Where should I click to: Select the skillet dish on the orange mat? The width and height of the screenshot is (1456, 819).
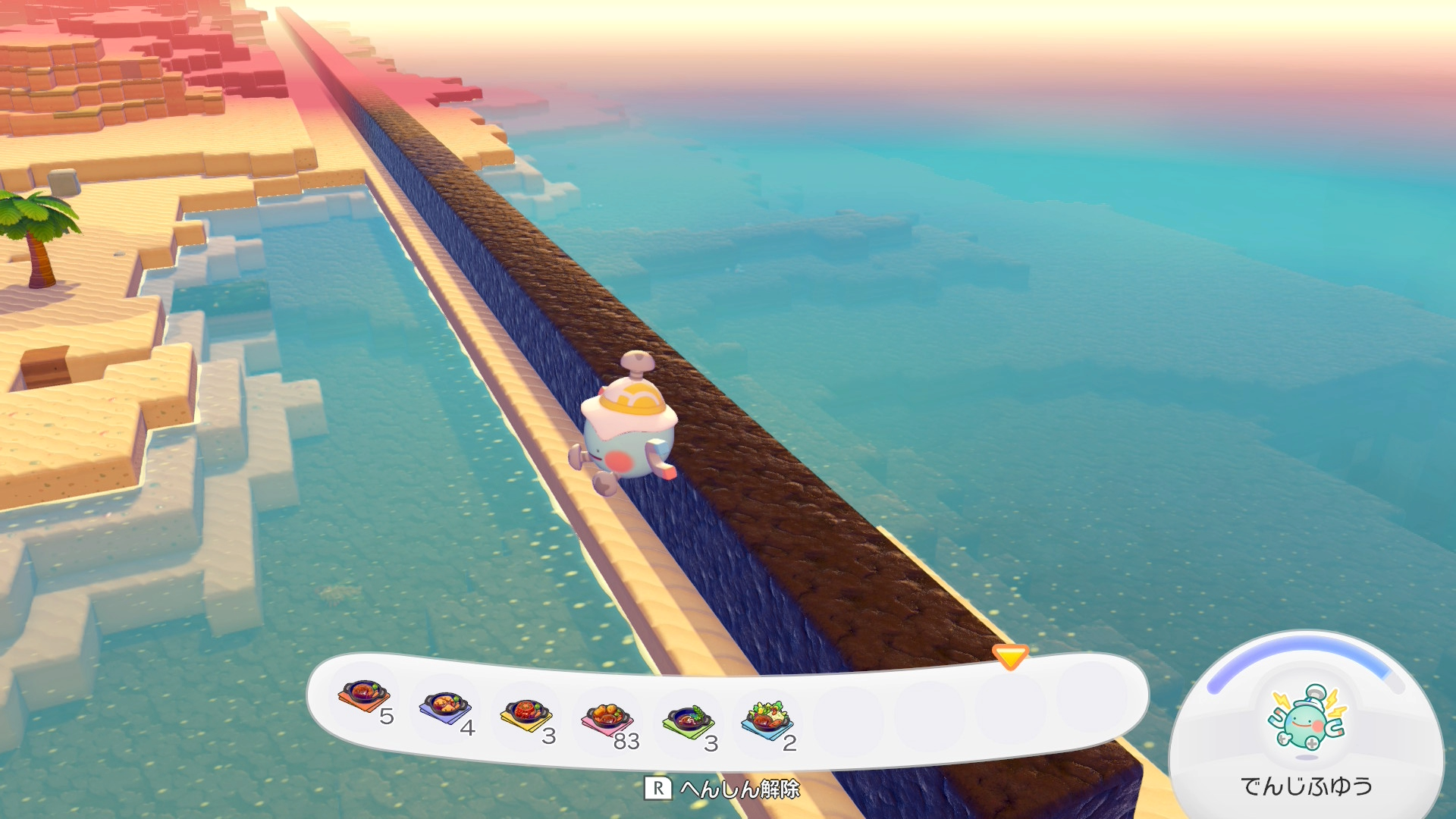coord(365,695)
